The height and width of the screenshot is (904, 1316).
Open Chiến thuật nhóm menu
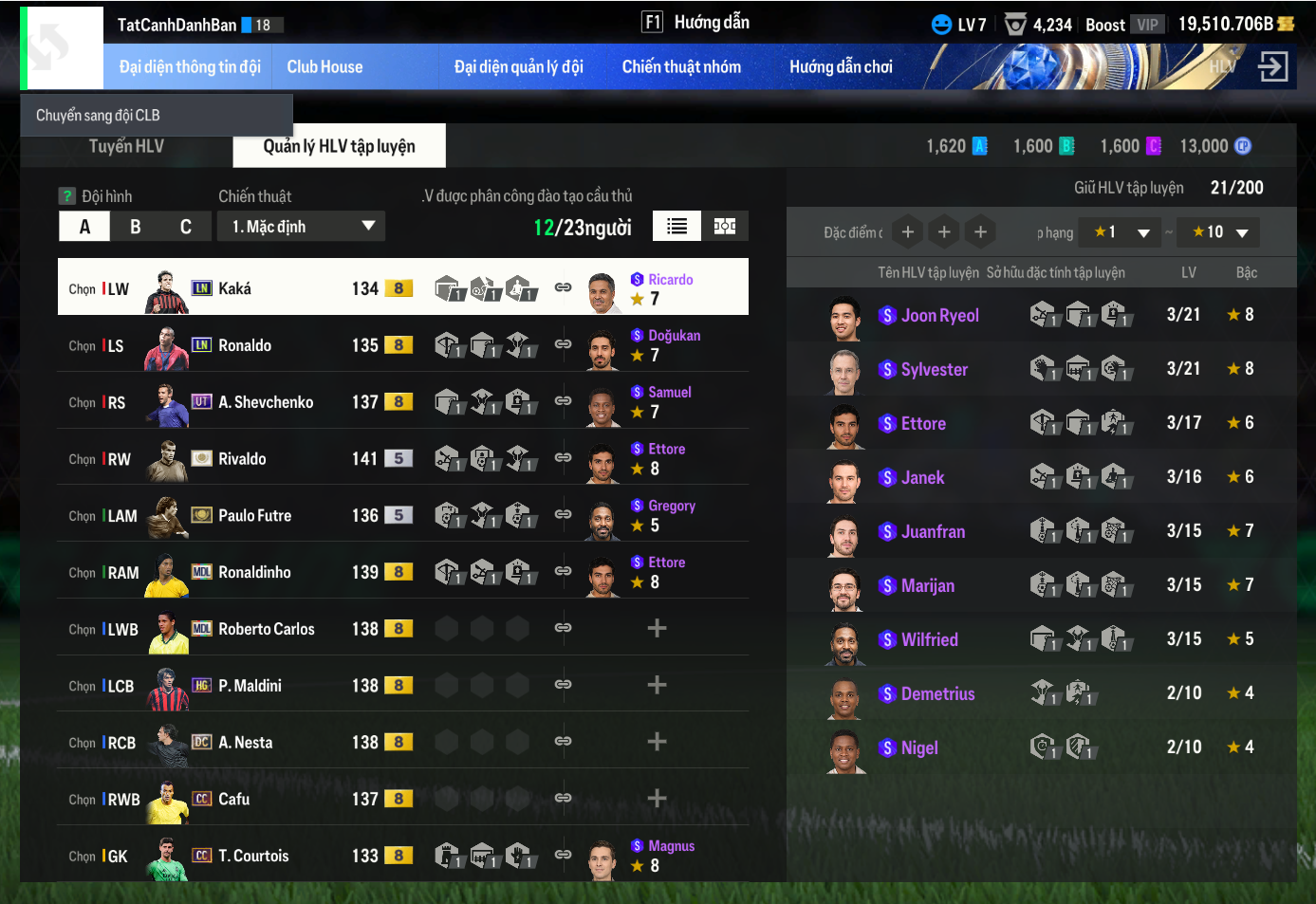681,67
